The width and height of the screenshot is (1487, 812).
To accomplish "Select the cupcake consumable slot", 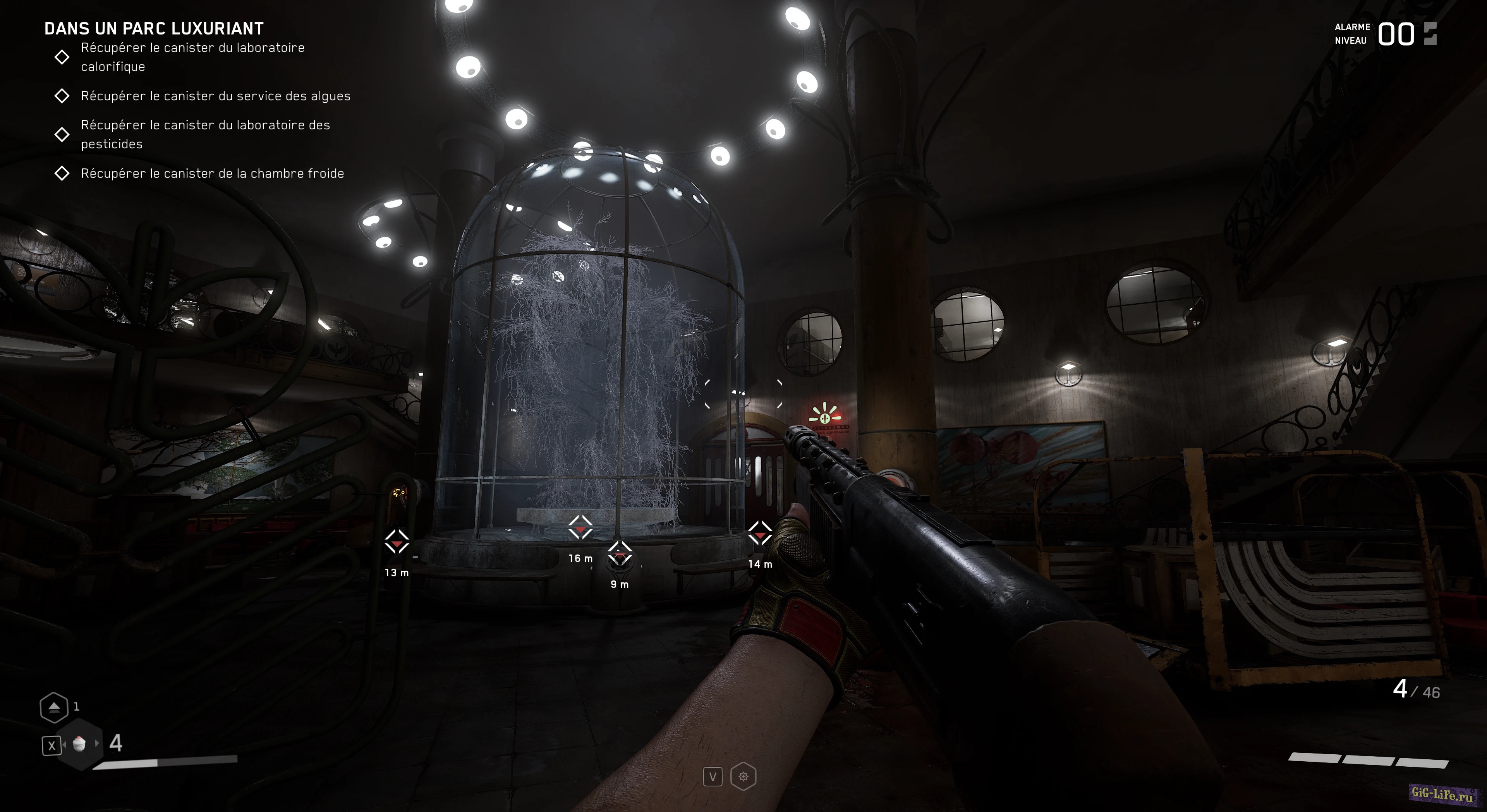I will 79,744.
